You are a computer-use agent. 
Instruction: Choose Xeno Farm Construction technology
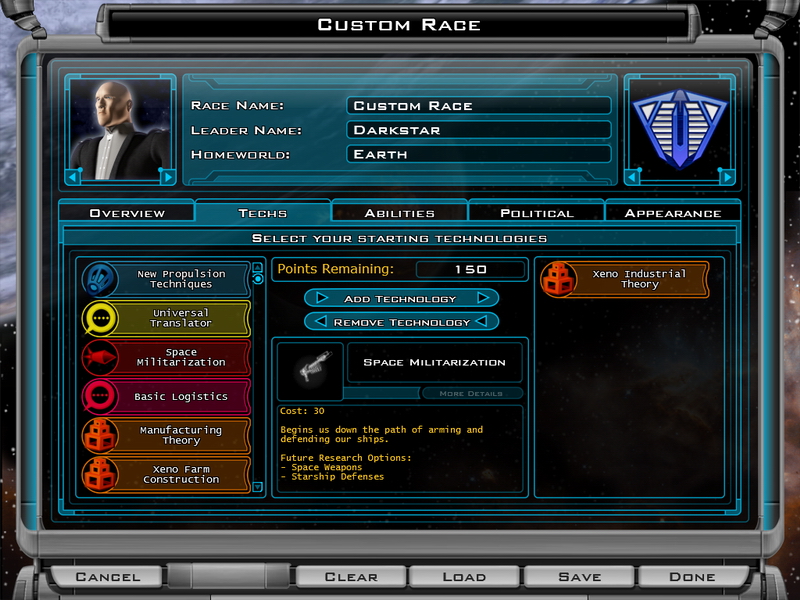165,475
